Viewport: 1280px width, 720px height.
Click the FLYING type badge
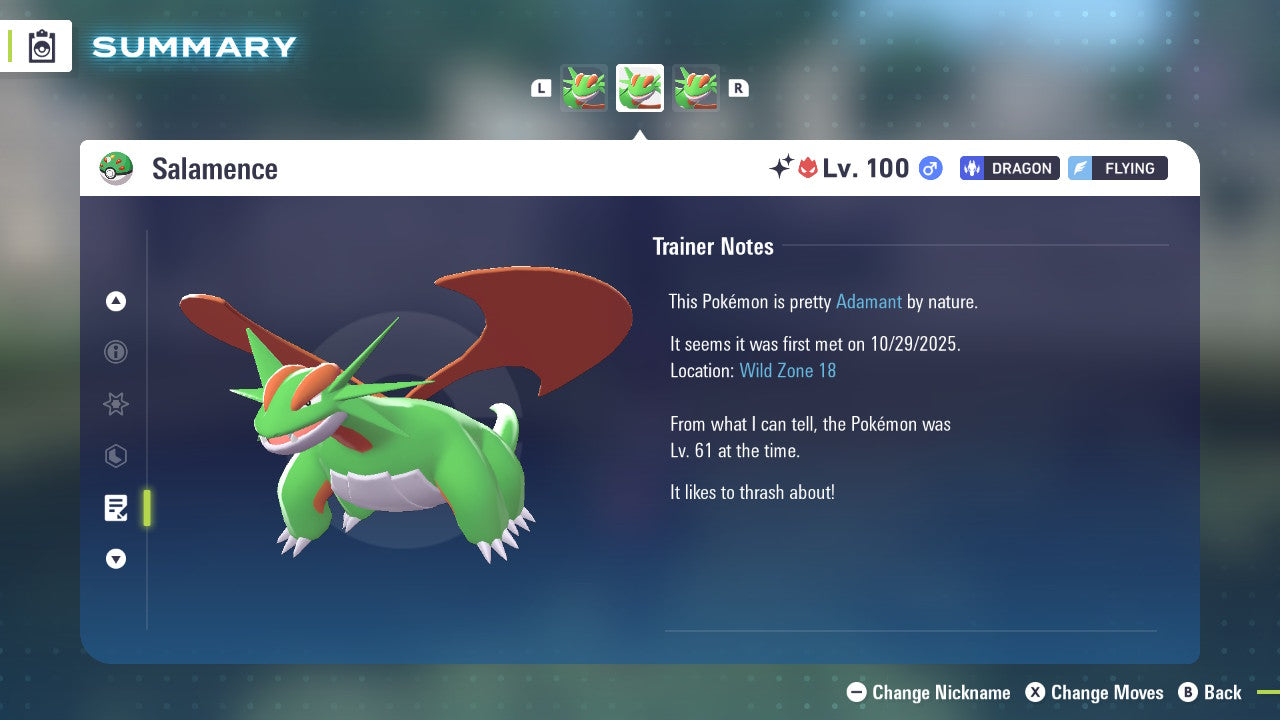[1117, 168]
